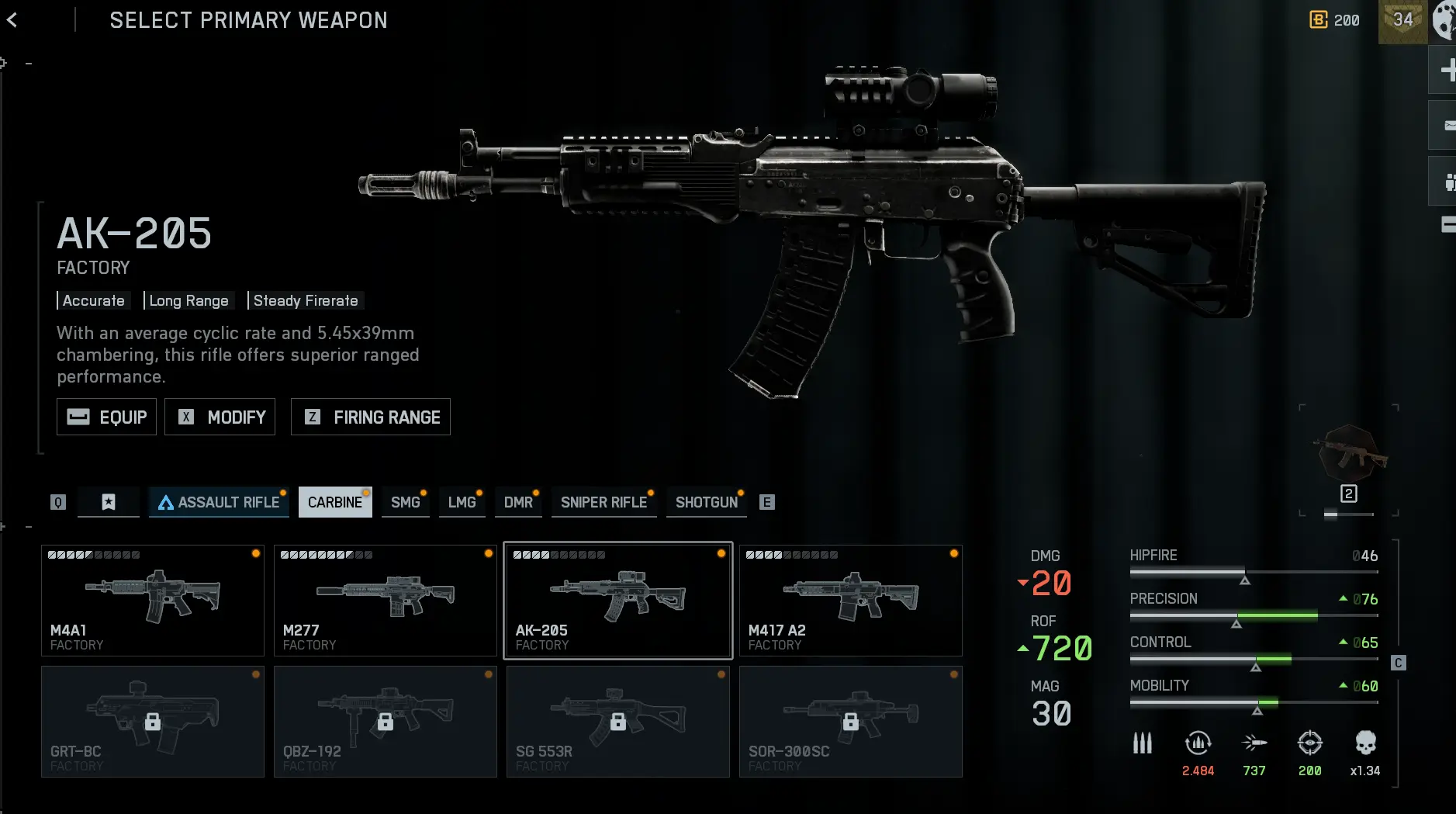
Task: Open the Modify weapon screen
Action: click(220, 417)
